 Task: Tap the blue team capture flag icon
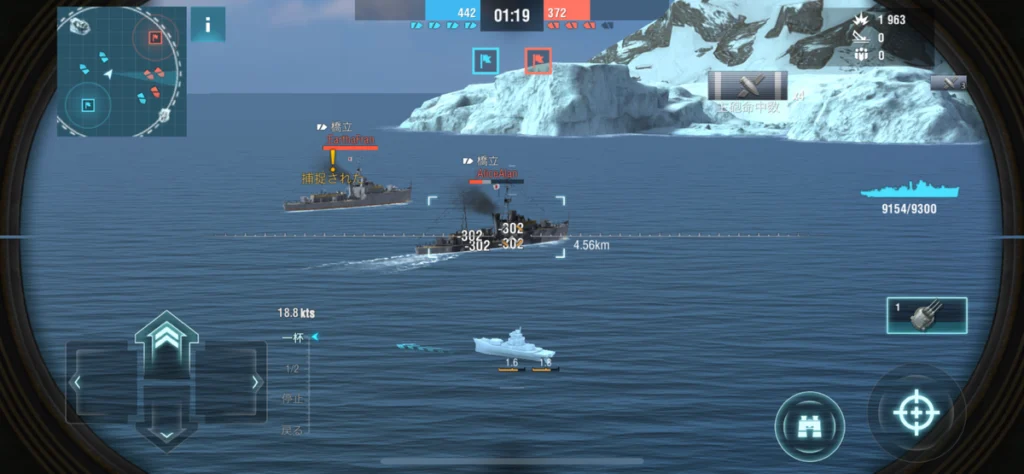485,61
